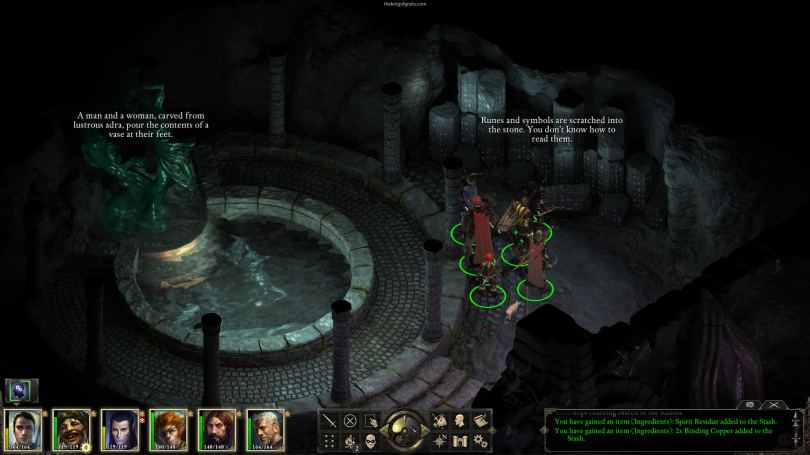Show the area map compass icon
This screenshot has height=455, width=810.
click(x=440, y=441)
